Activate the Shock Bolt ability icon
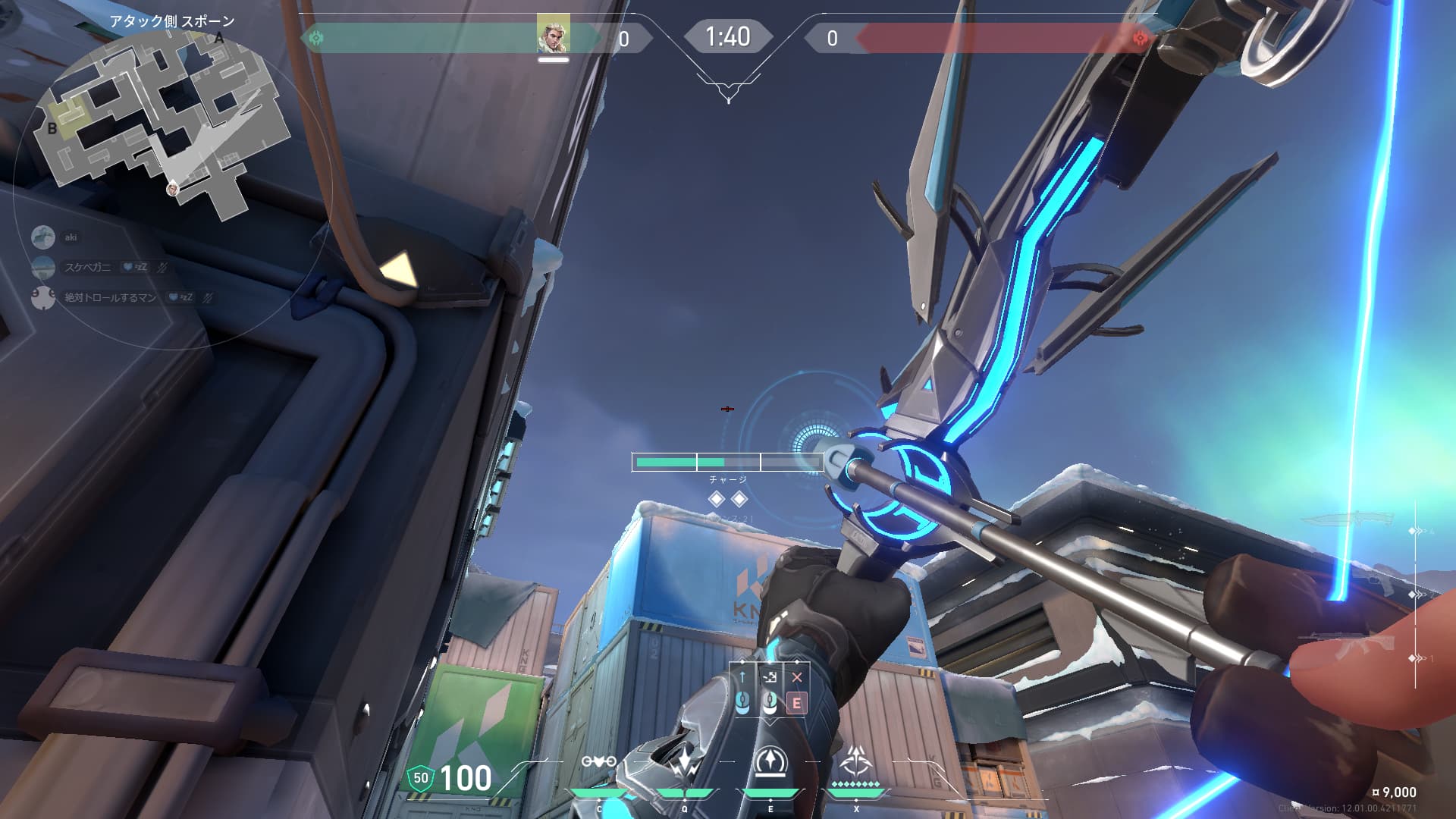 [x=685, y=762]
